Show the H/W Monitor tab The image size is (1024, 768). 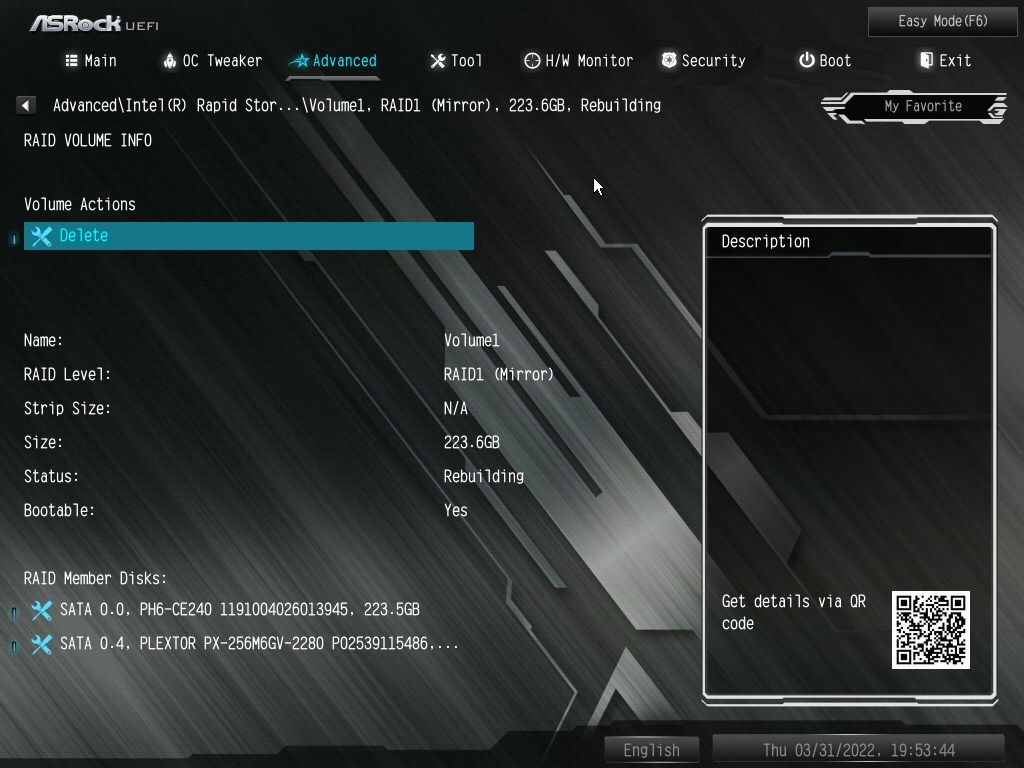(x=578, y=61)
